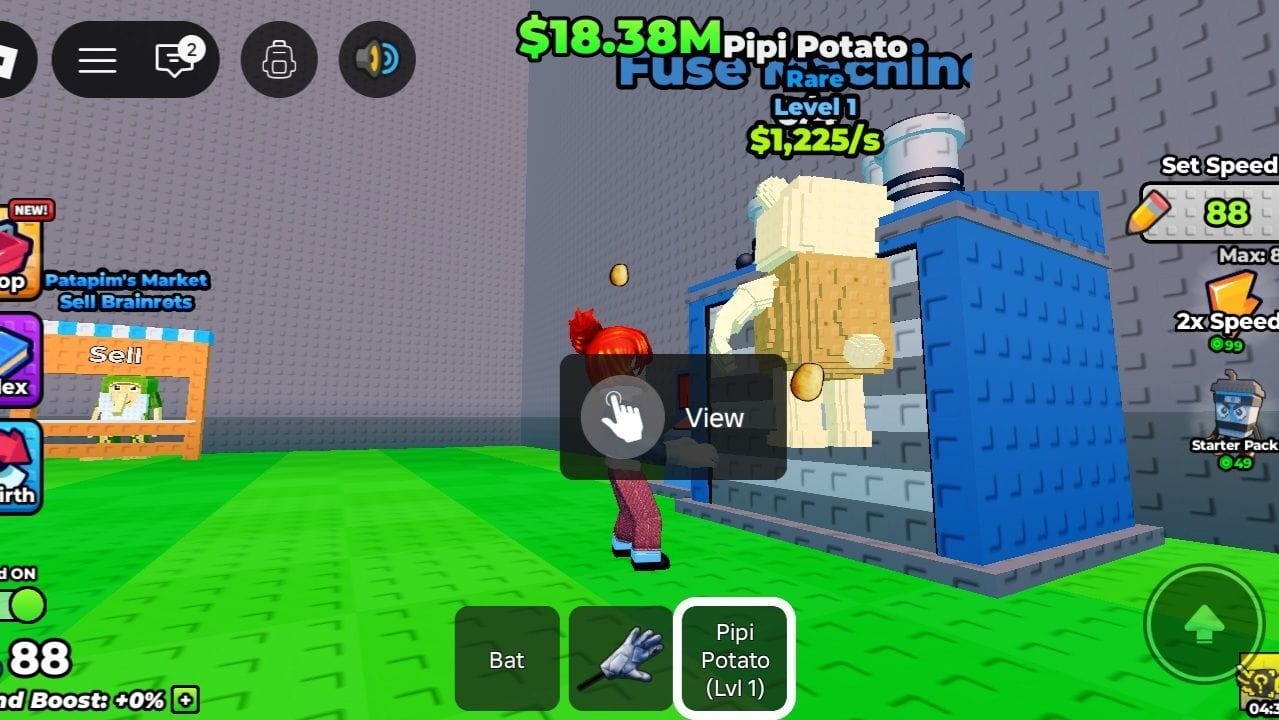Viewport: 1279px width, 720px height.
Task: Toggle the sound speaker icon
Action: coord(377,60)
